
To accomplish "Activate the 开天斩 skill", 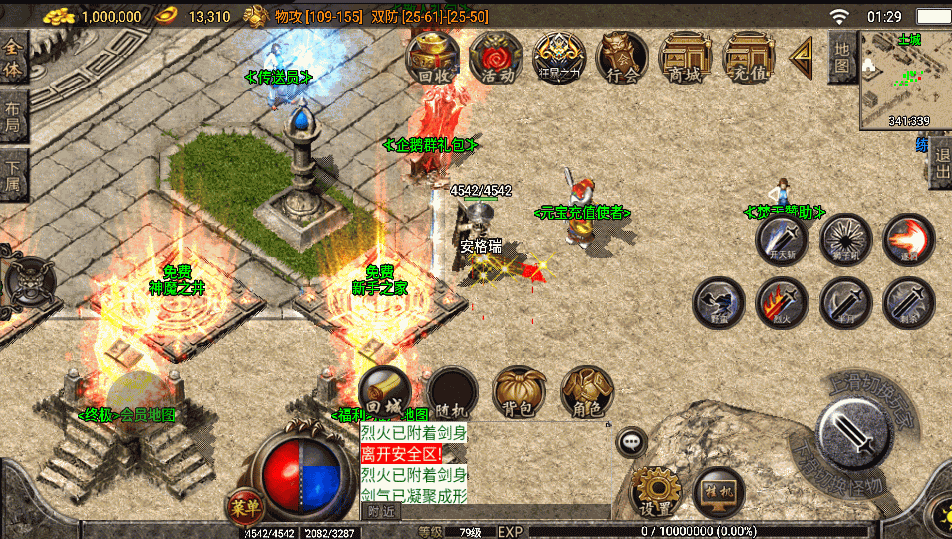I will tap(782, 239).
